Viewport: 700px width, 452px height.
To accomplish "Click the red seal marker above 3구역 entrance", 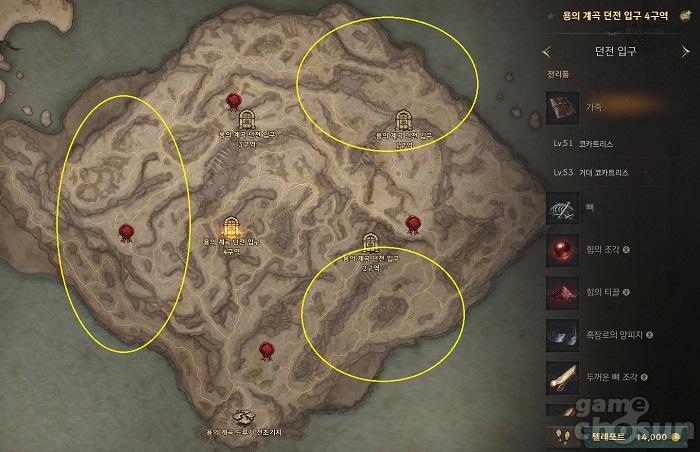I will (233, 99).
